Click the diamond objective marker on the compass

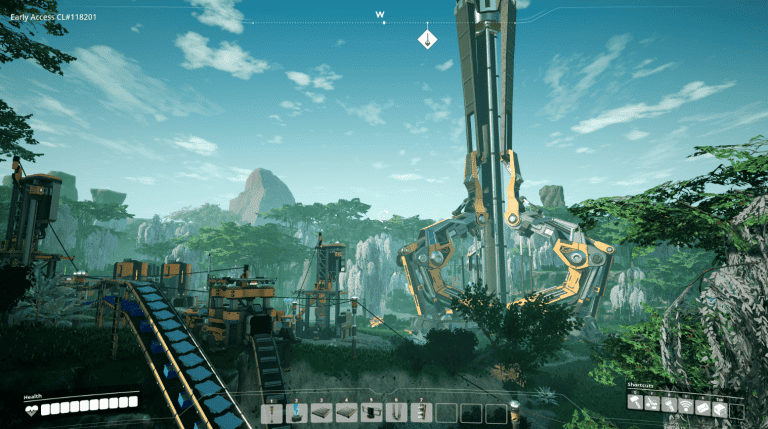(427, 39)
